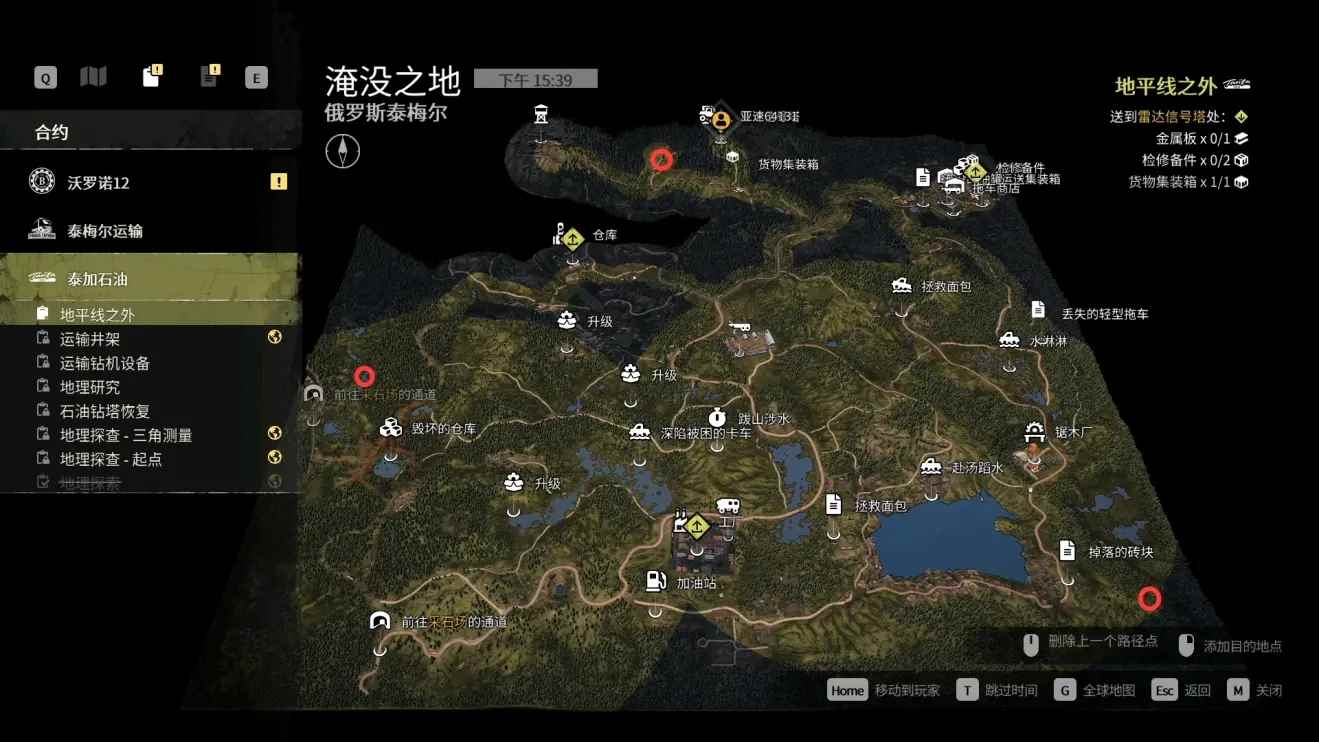Screen dimensions: 1319x742
Task: Toggle tracking globe for 运输井架 task
Action: (x=273, y=337)
